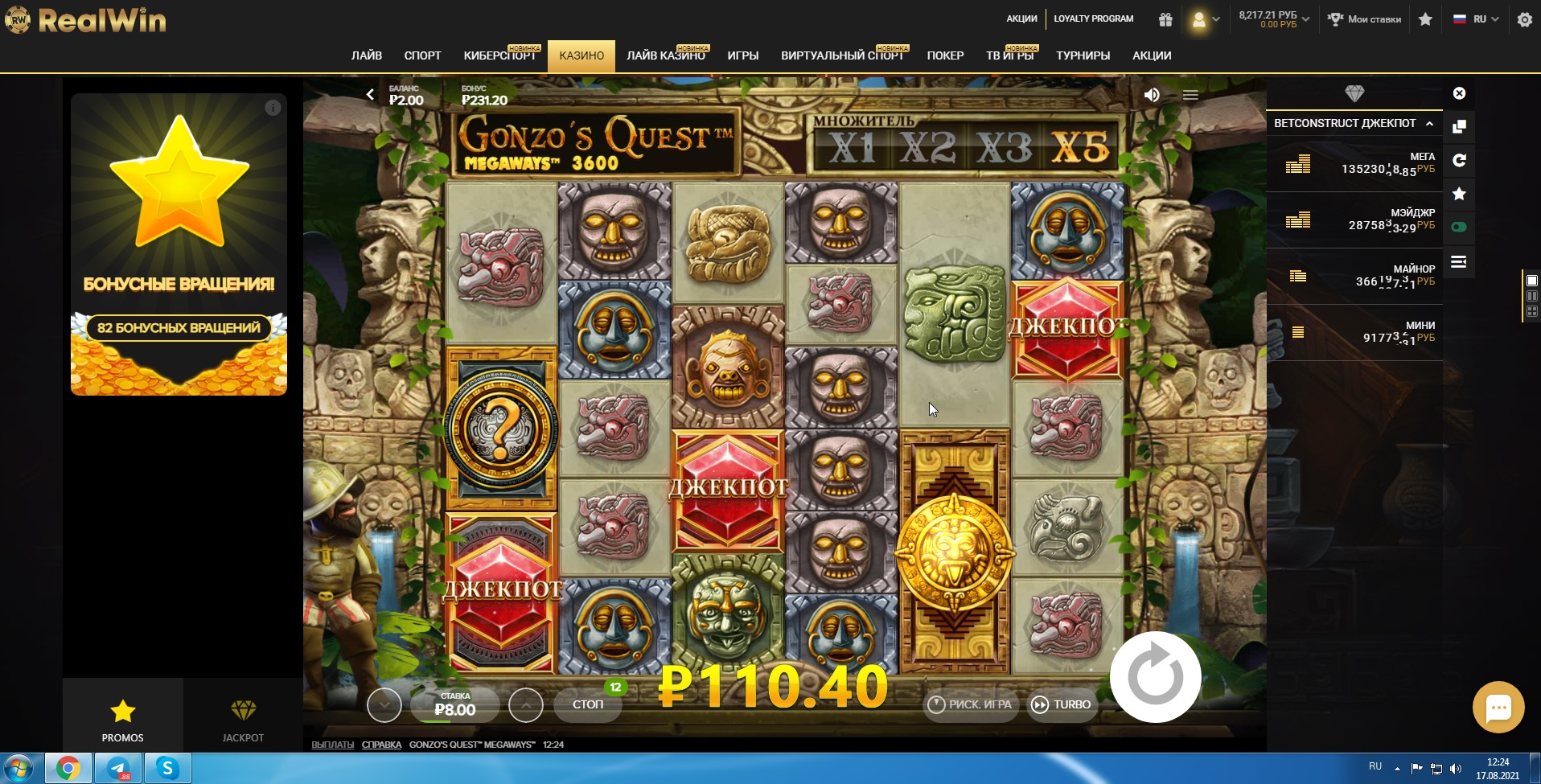Open the СПРАВКА help link

[x=381, y=745]
